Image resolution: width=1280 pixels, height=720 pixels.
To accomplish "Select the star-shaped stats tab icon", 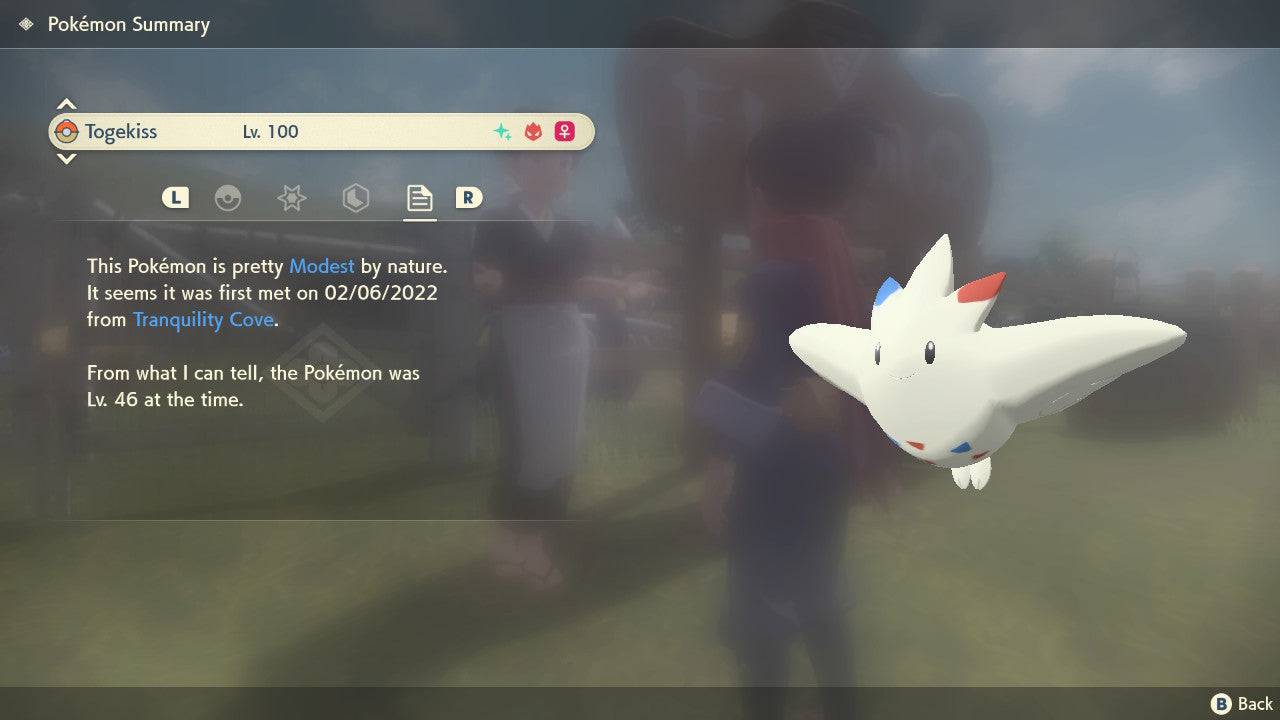I will pyautogui.click(x=291, y=198).
